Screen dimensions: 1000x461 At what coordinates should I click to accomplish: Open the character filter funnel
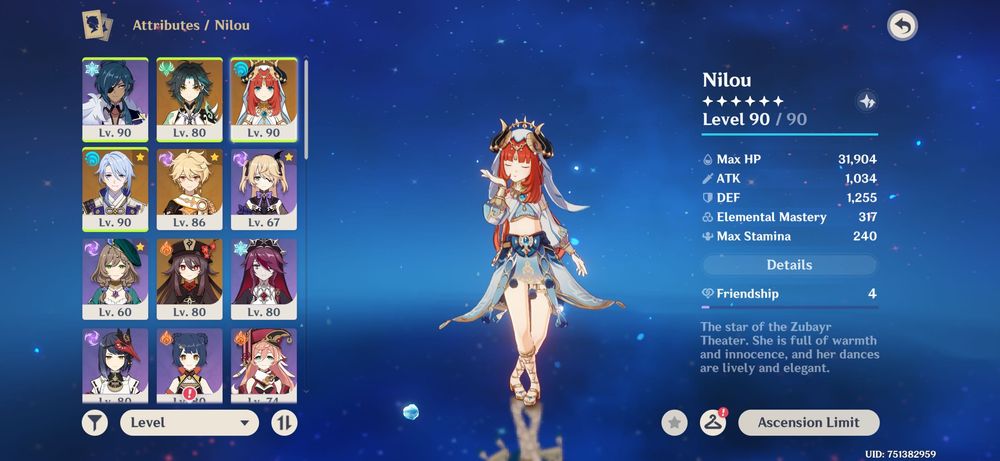tap(94, 422)
